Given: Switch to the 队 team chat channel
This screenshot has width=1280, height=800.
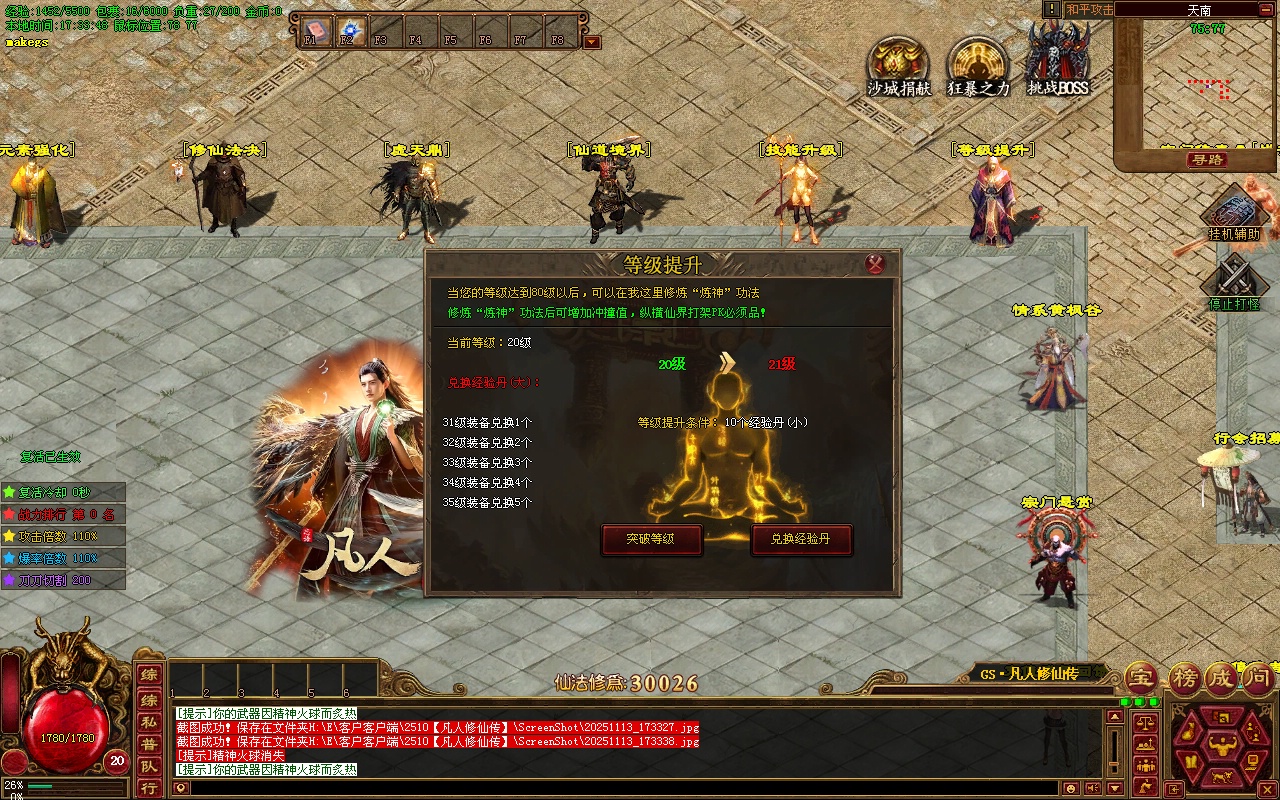Looking at the screenshot, I should pos(148,765).
